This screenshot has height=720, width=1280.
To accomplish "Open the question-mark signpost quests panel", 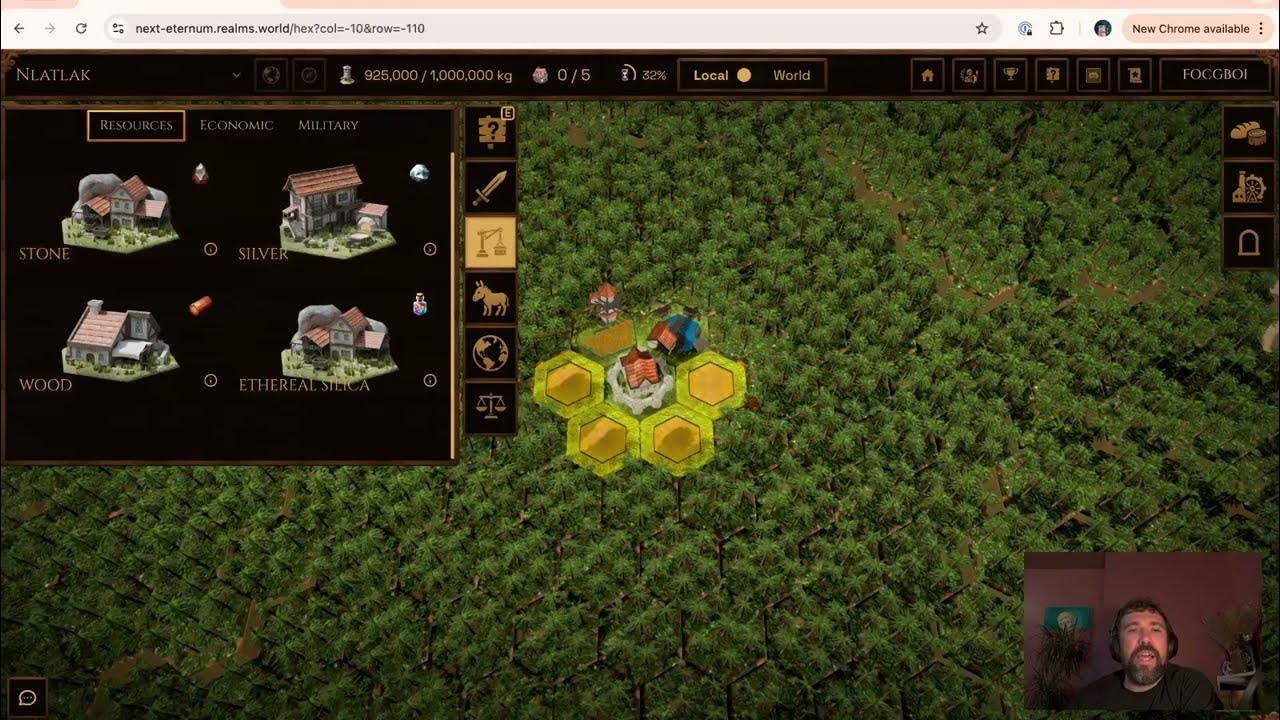I will [x=491, y=133].
